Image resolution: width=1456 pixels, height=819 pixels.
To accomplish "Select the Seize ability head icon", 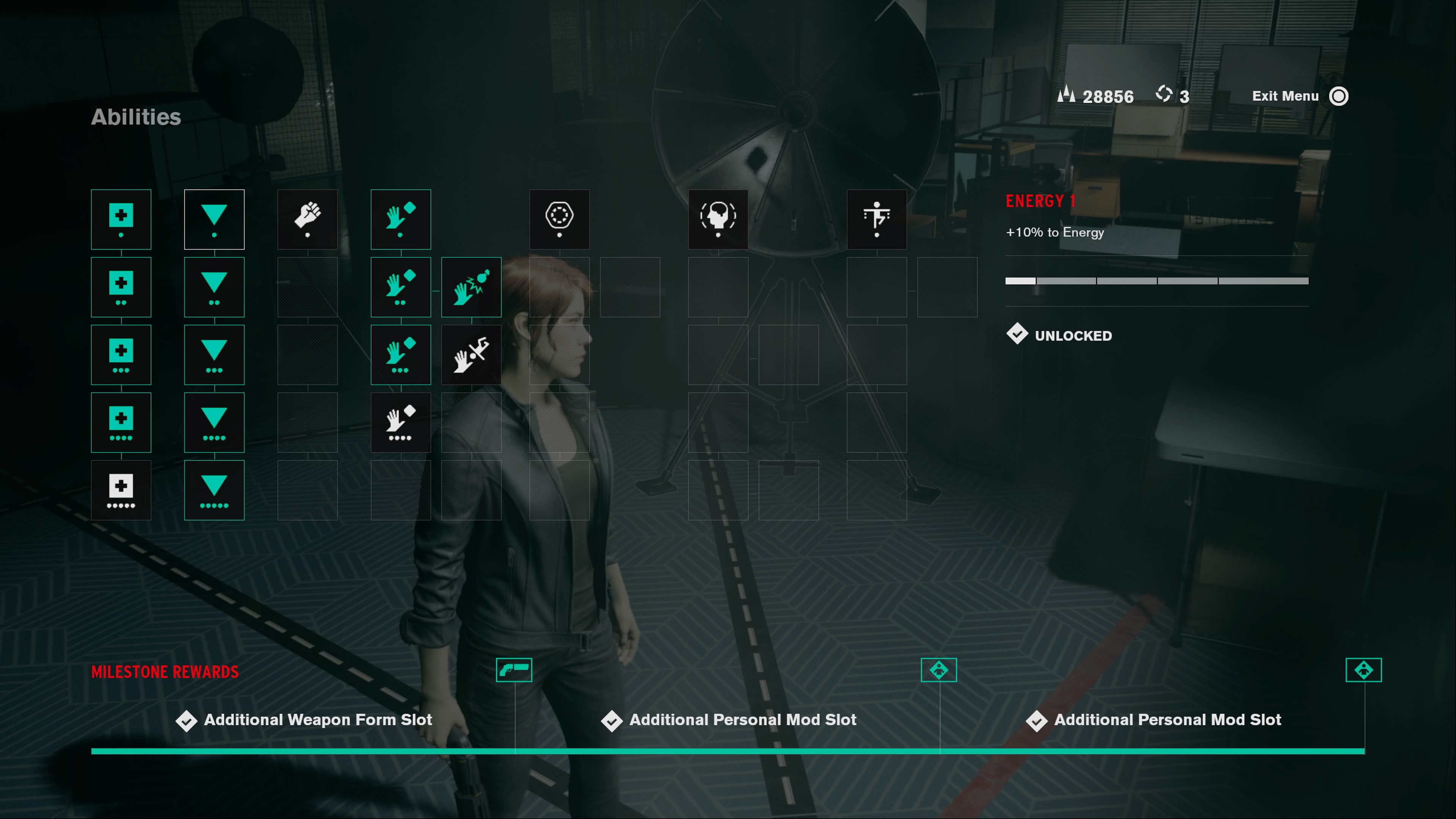I will pos(718,219).
